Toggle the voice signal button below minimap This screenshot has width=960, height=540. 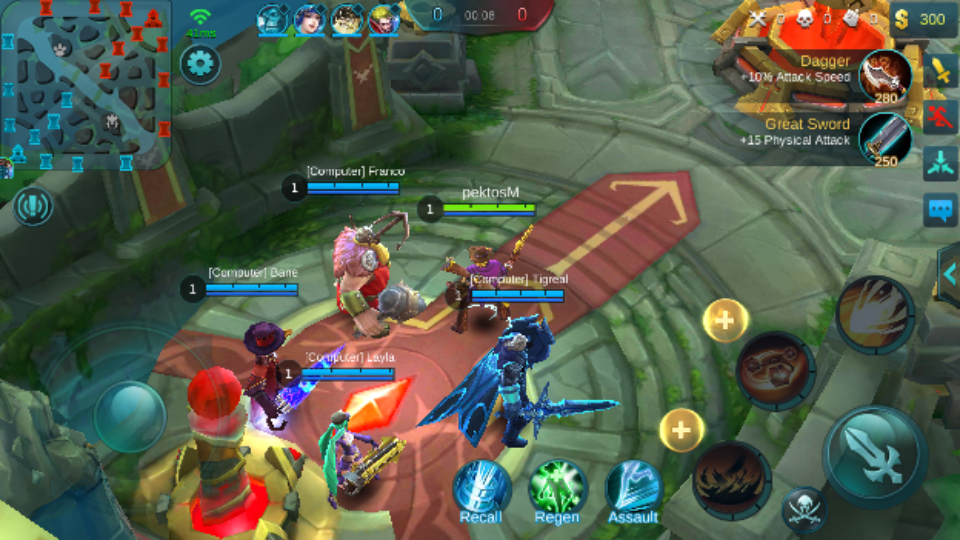(x=33, y=207)
